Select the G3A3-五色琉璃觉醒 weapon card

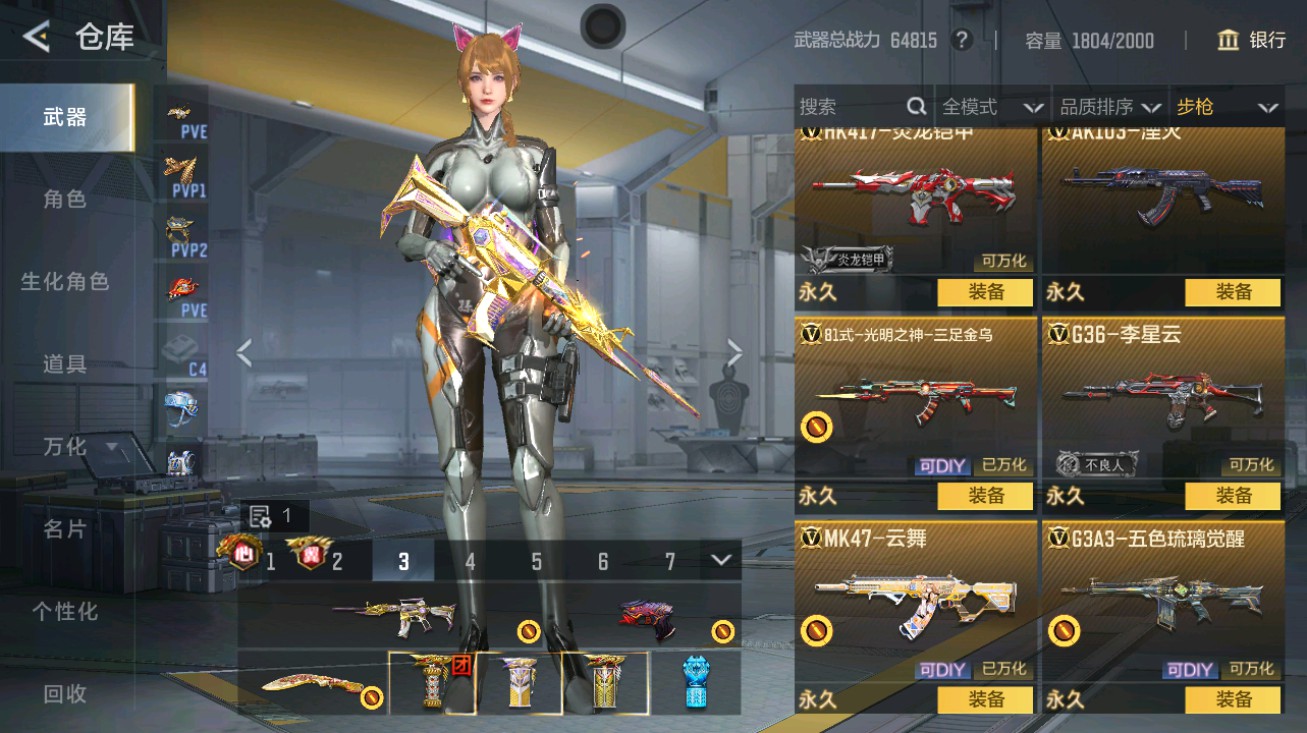pyautogui.click(x=1163, y=600)
